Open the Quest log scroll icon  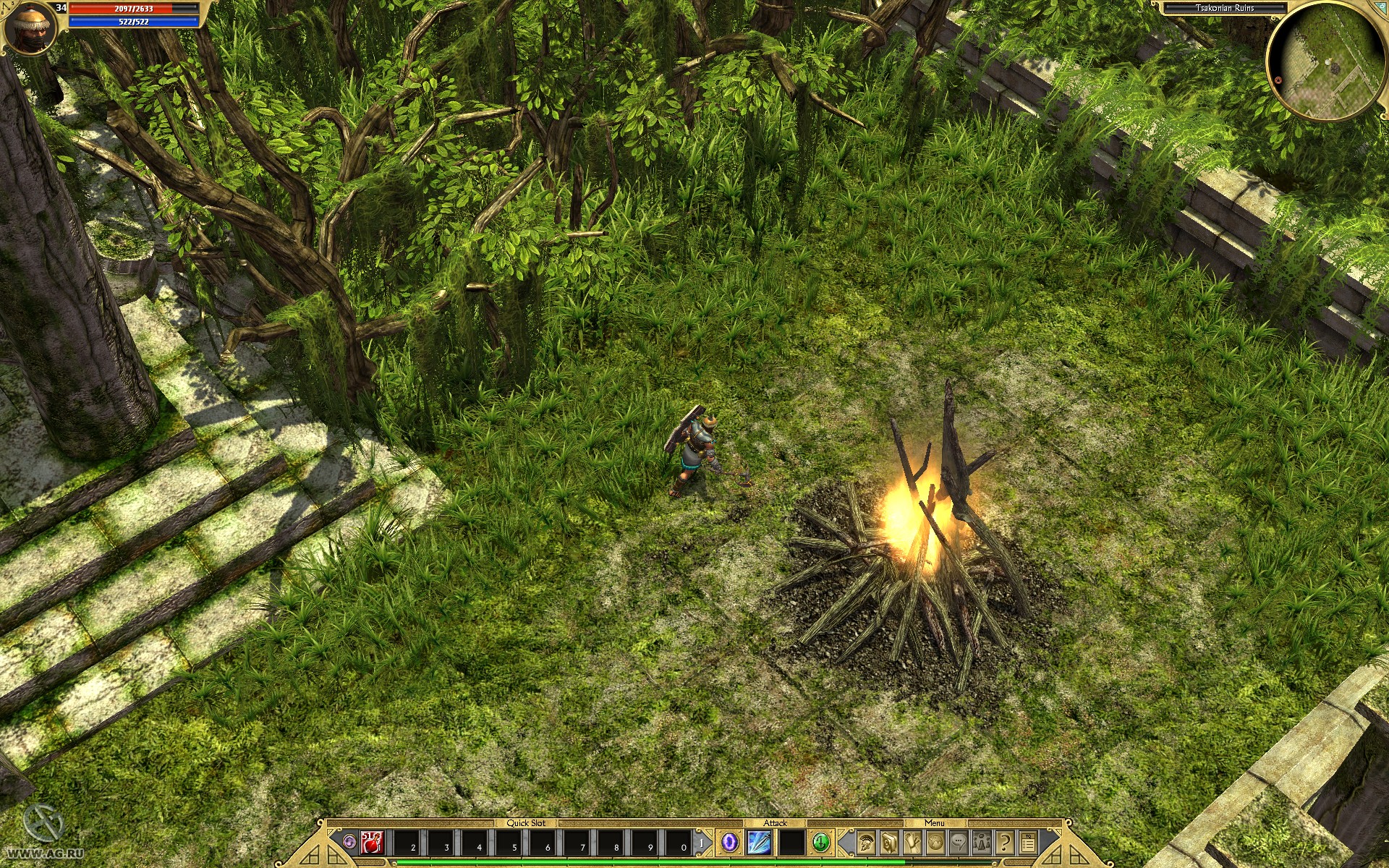911,844
